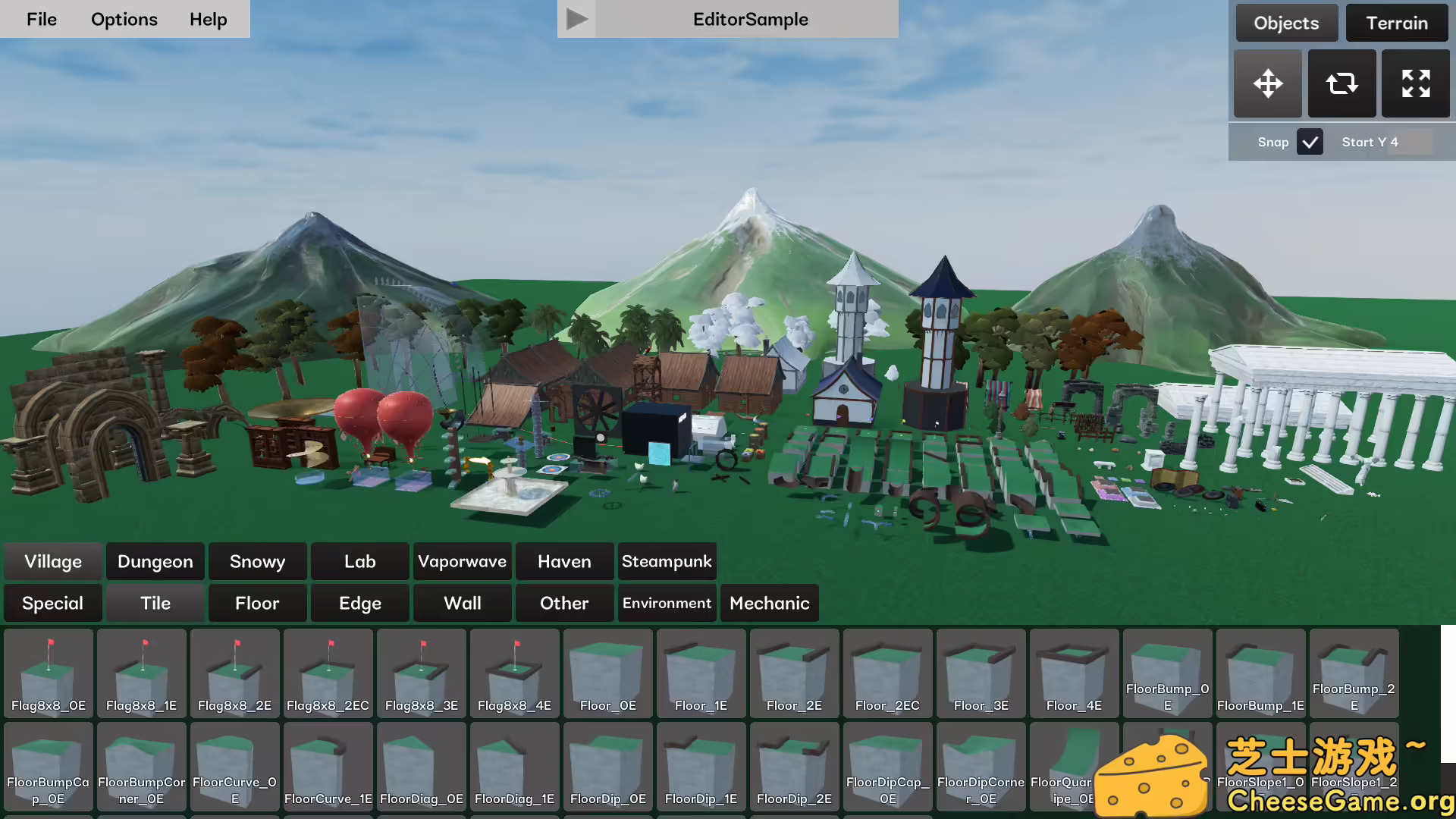Open the Vaporwave category
This screenshot has width=1456, height=819.
pyautogui.click(x=462, y=561)
